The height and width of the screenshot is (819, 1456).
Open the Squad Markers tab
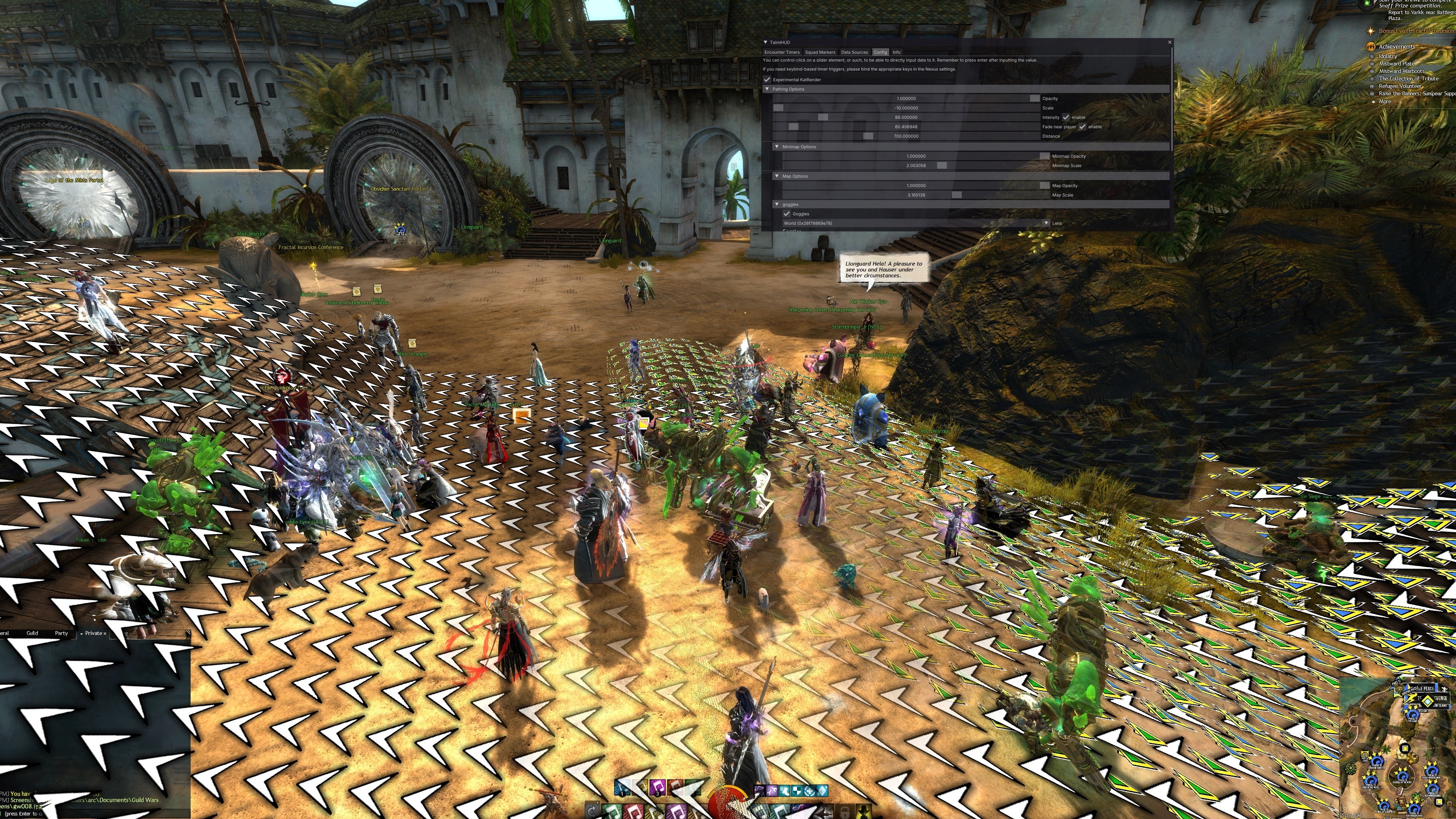point(819,52)
